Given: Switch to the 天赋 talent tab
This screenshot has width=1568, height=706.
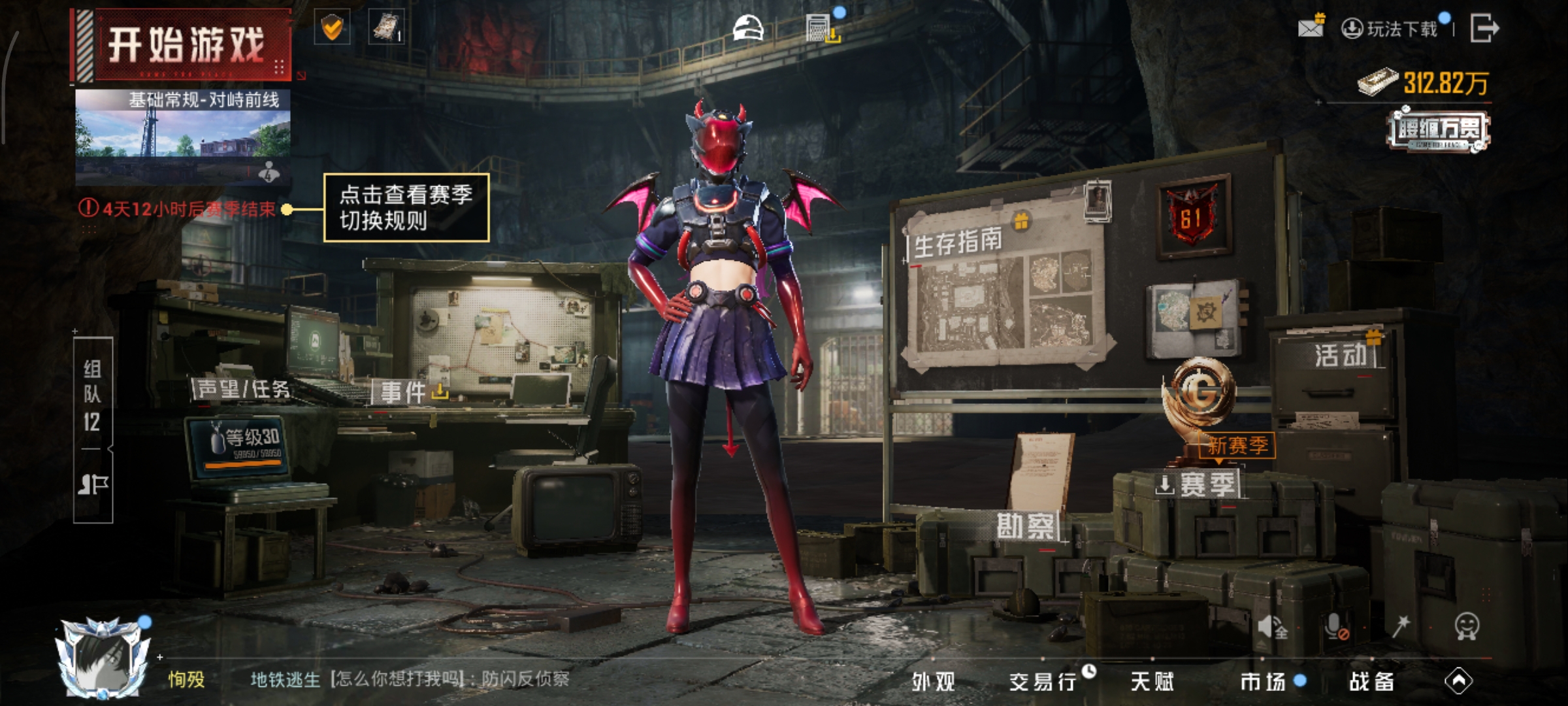Looking at the screenshot, I should tap(1152, 682).
